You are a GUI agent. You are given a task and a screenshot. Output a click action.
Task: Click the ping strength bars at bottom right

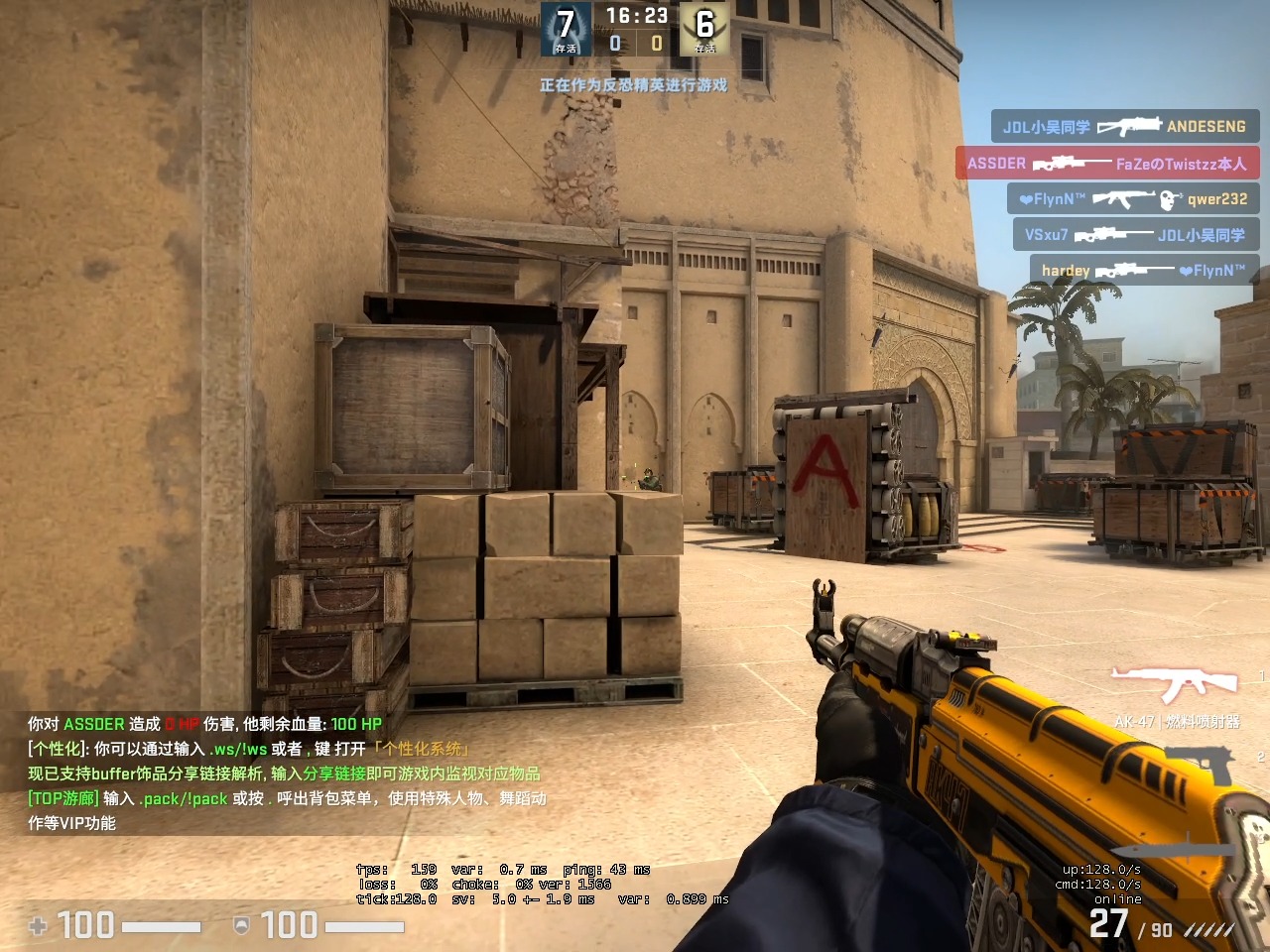(x=1211, y=928)
